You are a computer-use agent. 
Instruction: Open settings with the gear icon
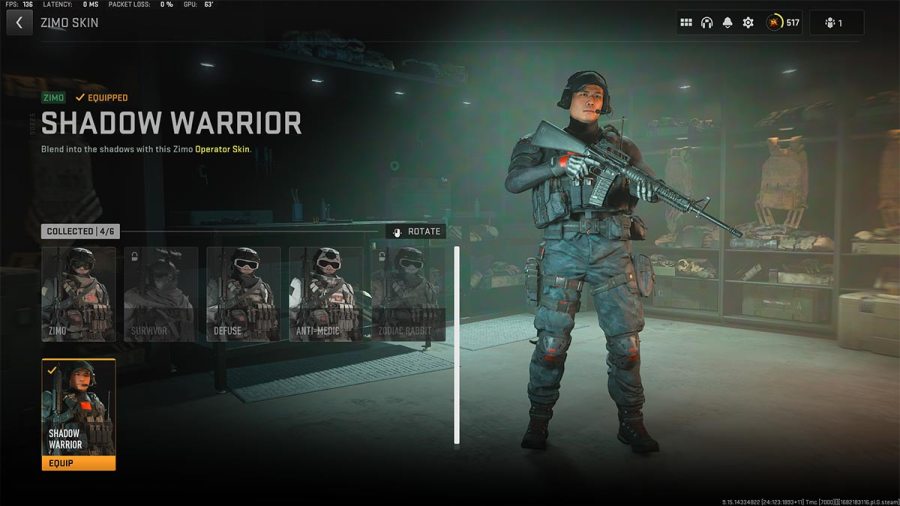click(748, 23)
